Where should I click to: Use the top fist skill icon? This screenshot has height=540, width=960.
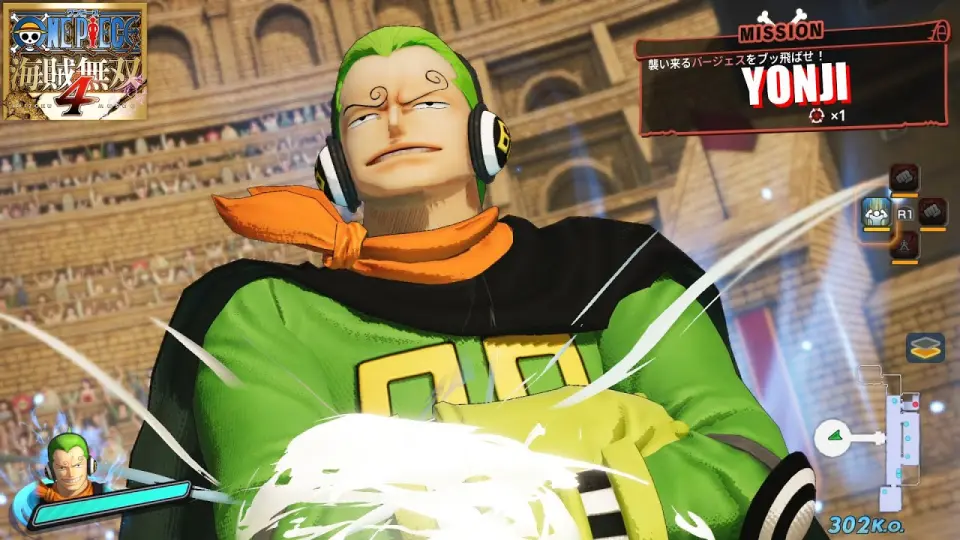(904, 179)
